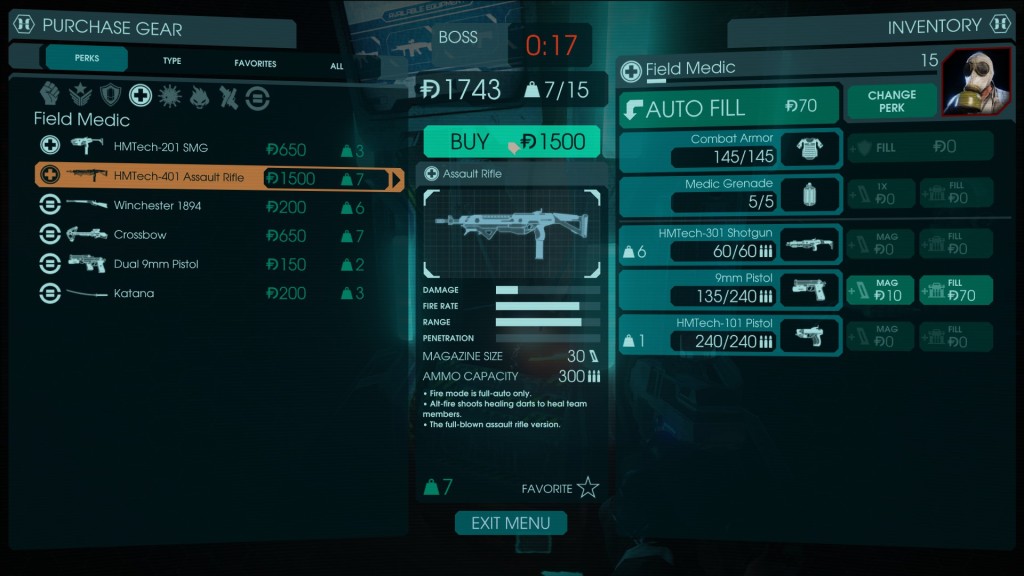Filter by the shield perk icon
Viewport: 1024px width, 576px height.
[x=110, y=96]
